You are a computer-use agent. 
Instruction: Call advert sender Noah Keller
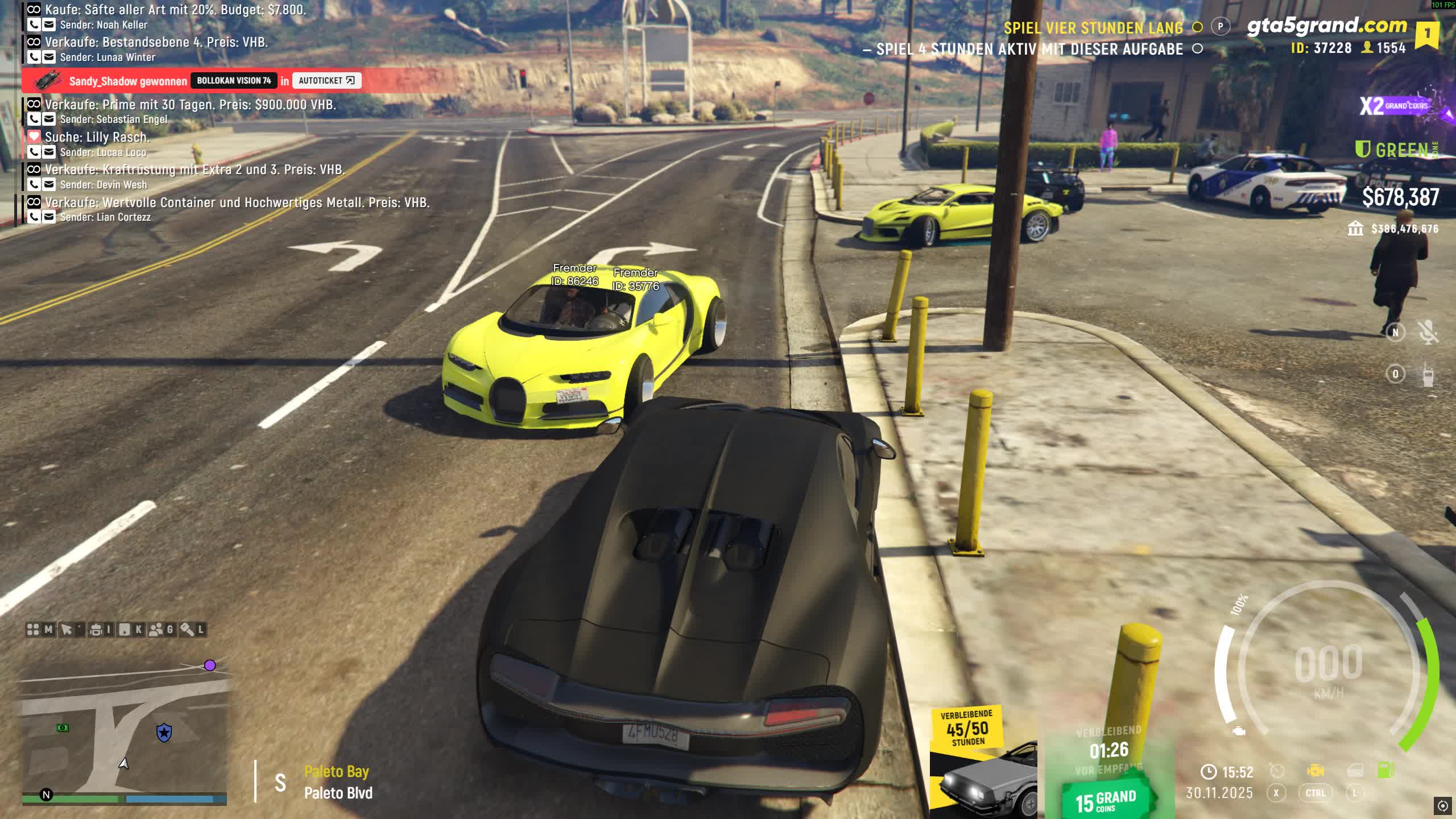pyautogui.click(x=34, y=25)
